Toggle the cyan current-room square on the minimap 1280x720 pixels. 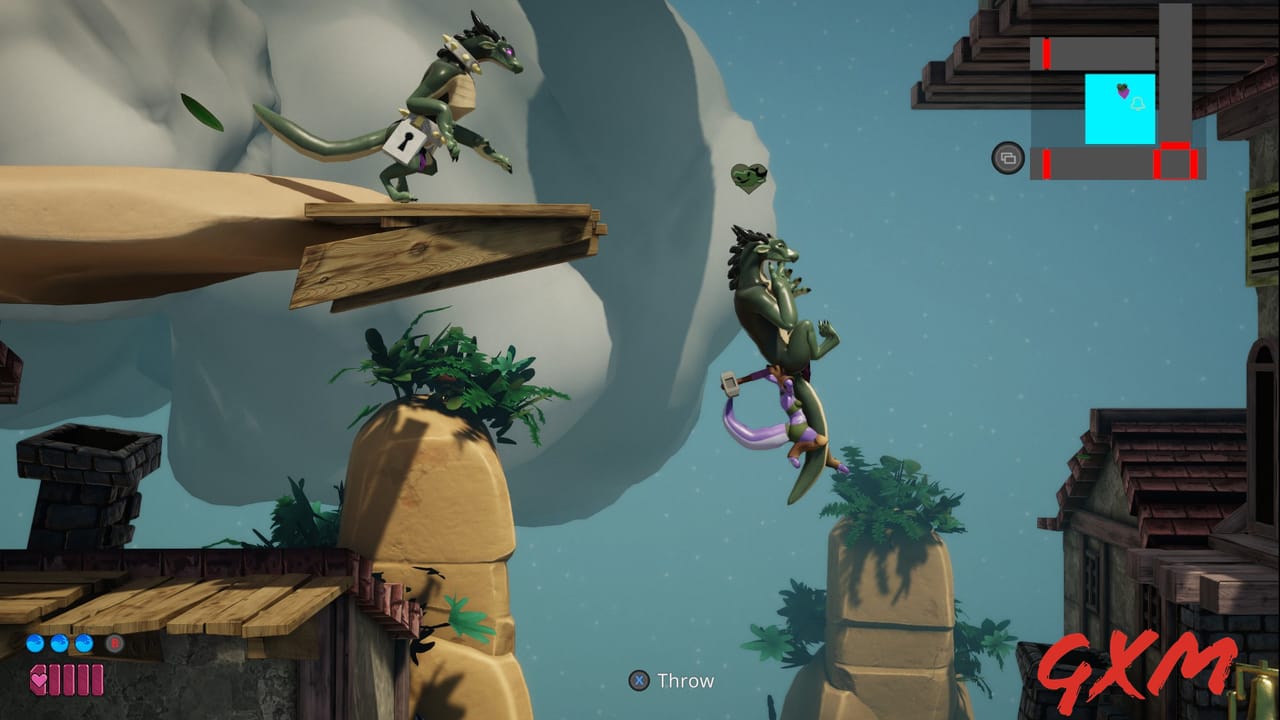(x=1120, y=108)
